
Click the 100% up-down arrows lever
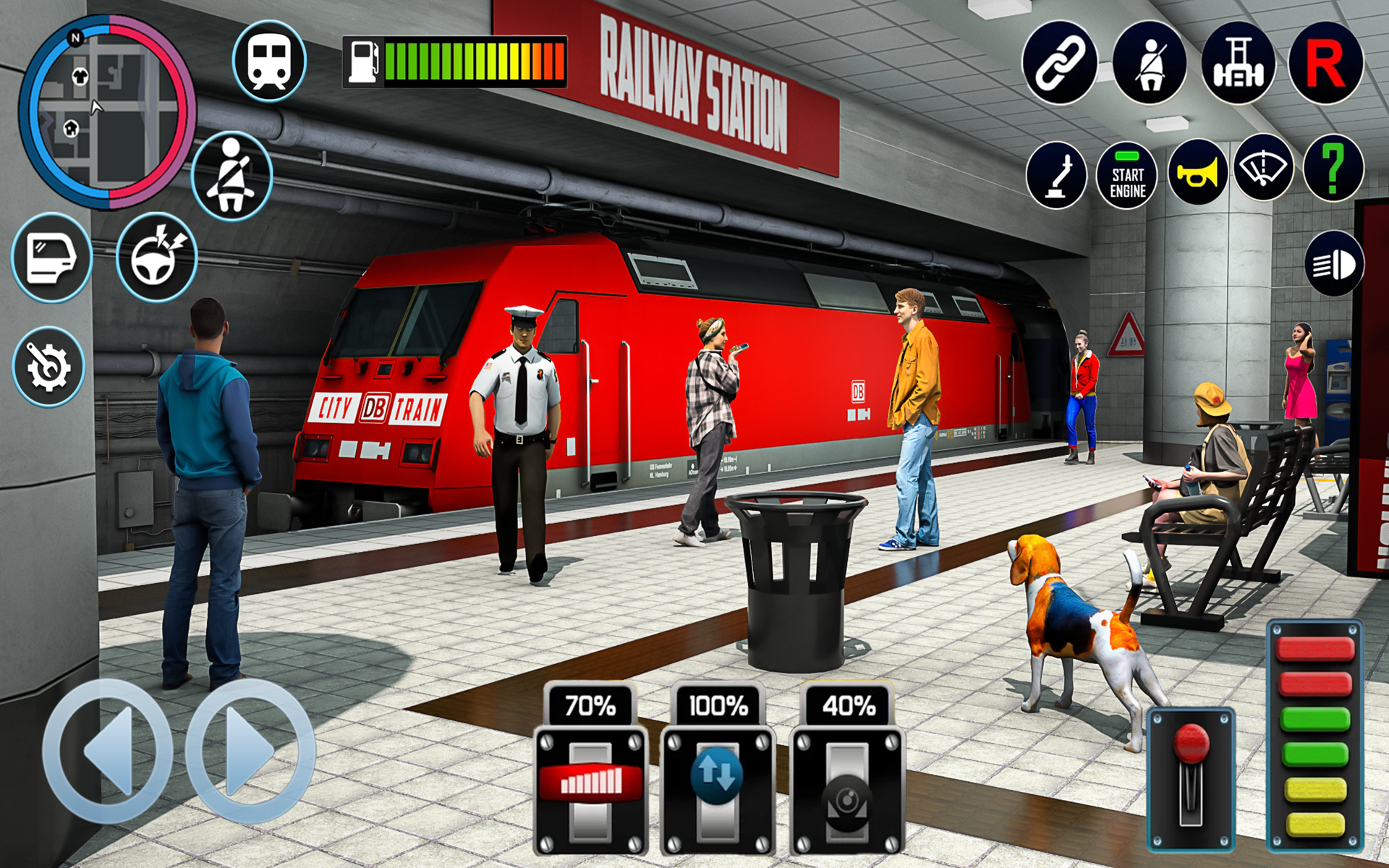click(717, 775)
